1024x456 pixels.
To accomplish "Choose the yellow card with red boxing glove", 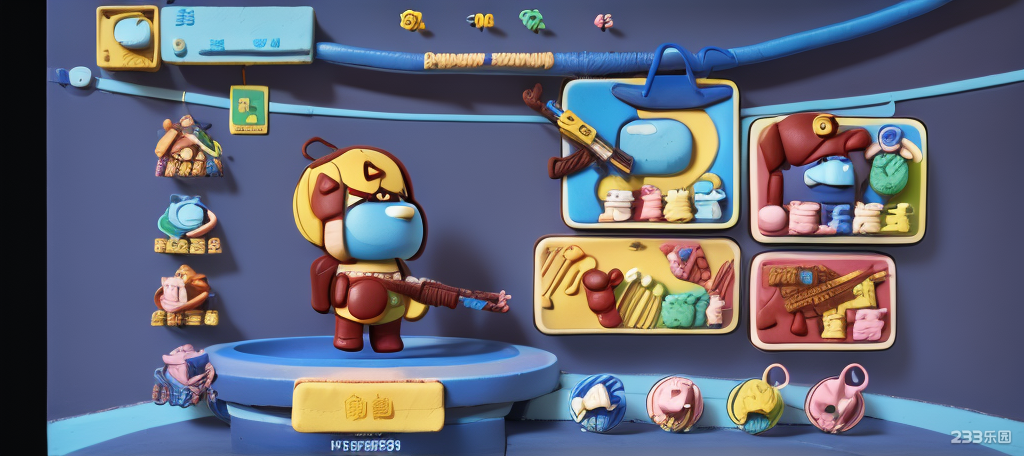I will [x=637, y=284].
